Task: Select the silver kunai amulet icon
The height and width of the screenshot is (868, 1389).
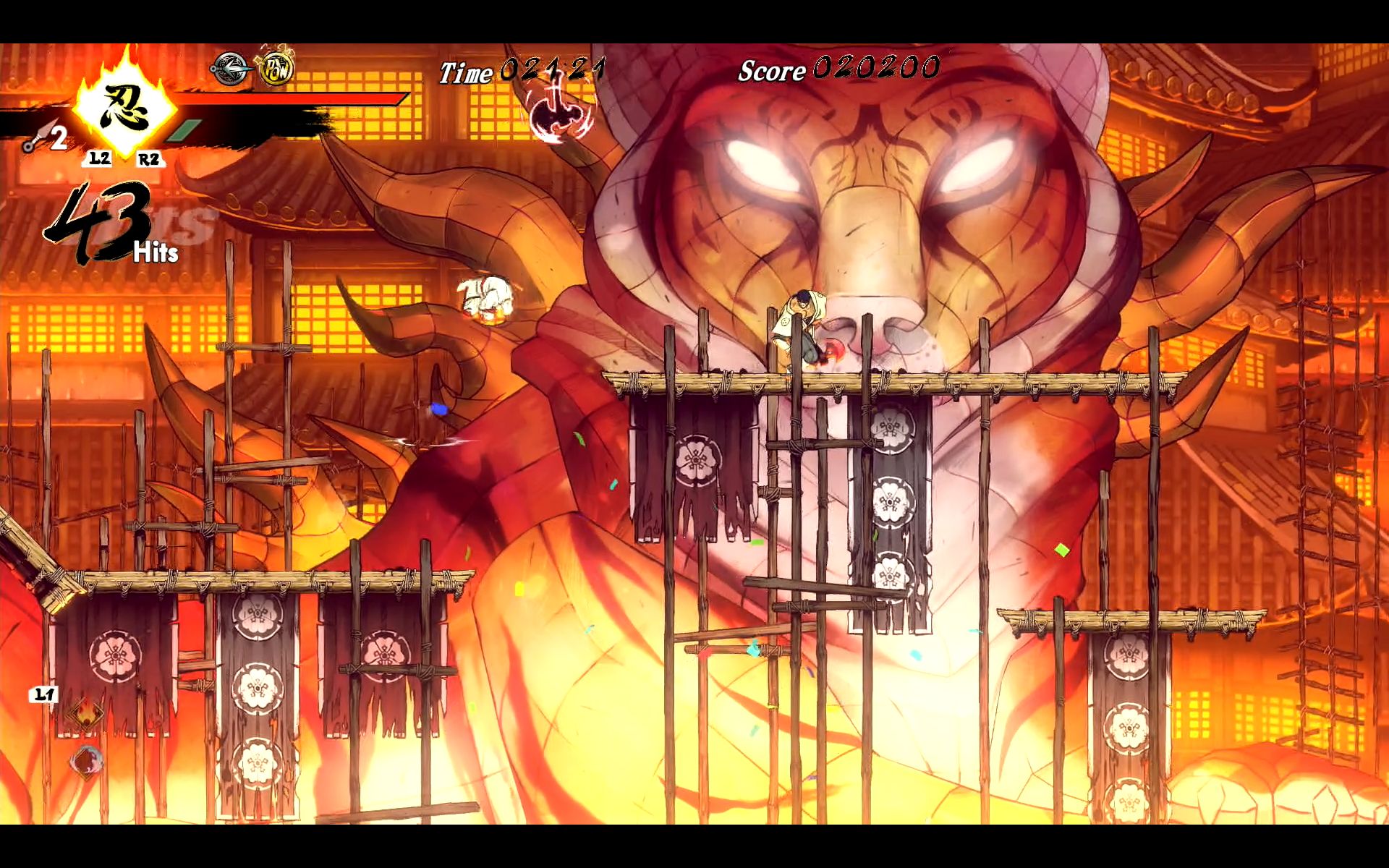Action: coord(230,69)
